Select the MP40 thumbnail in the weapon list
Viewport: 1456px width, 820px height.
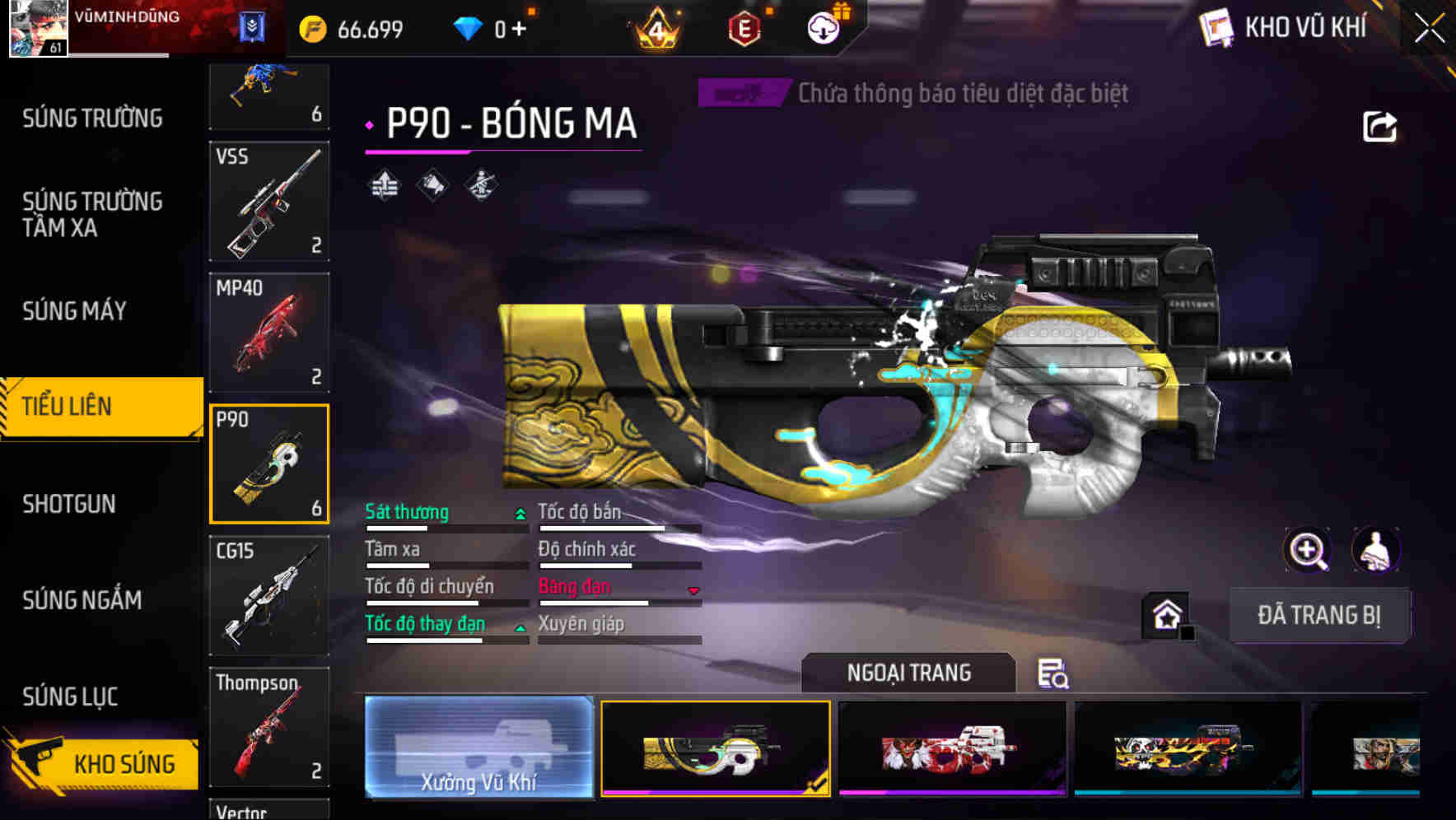click(268, 333)
